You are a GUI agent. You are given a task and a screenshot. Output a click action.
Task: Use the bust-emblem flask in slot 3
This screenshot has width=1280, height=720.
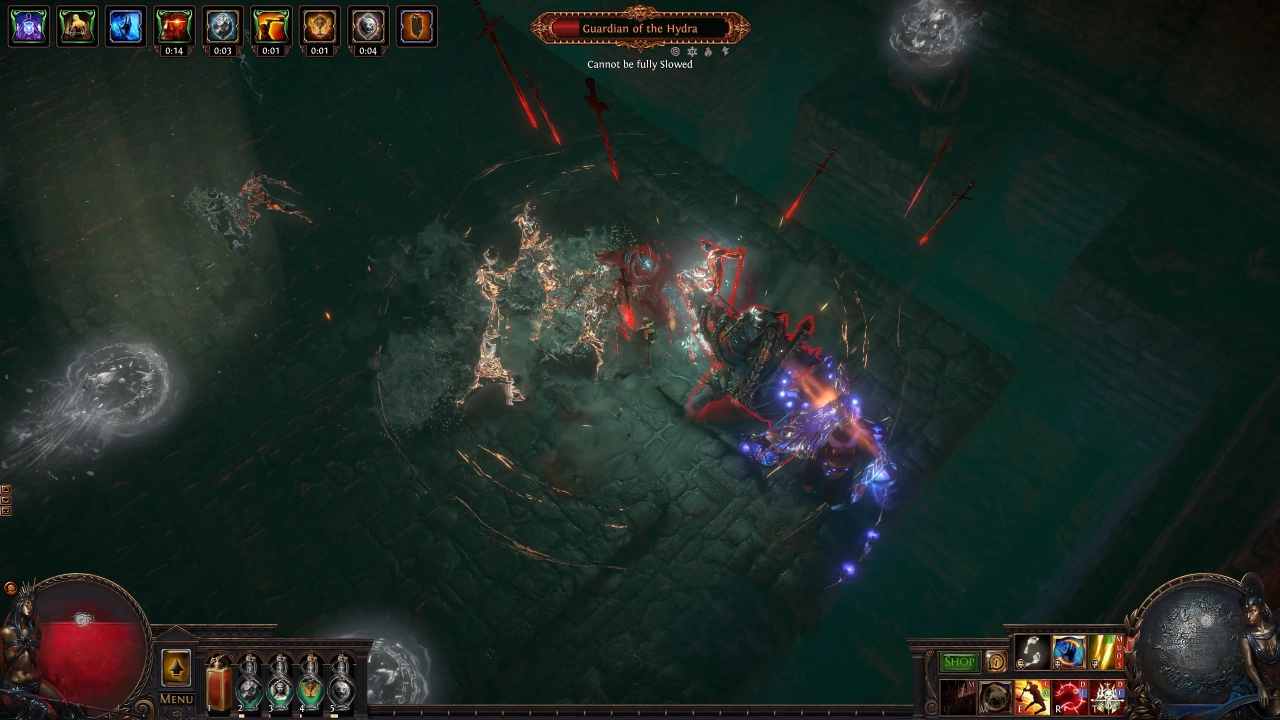point(280,684)
